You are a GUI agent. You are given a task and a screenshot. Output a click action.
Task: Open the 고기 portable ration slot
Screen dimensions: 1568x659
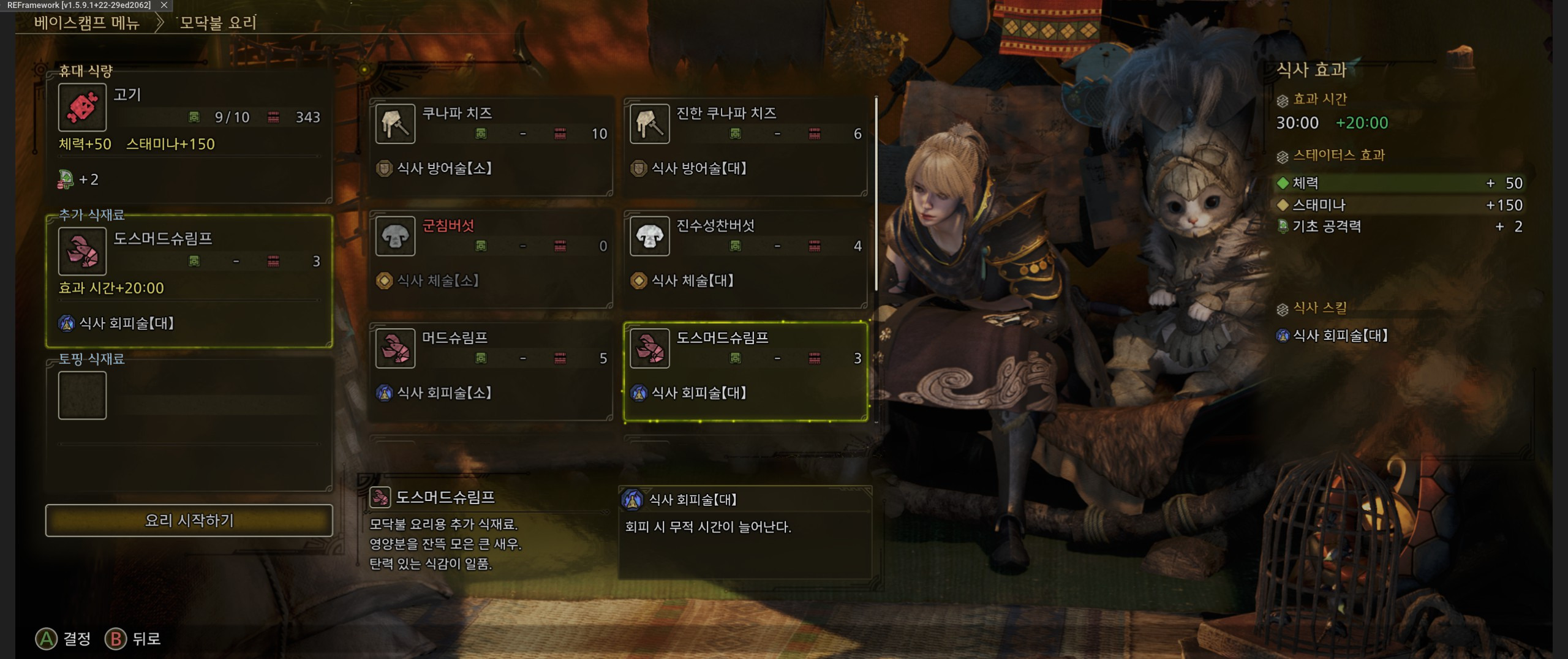[189, 136]
